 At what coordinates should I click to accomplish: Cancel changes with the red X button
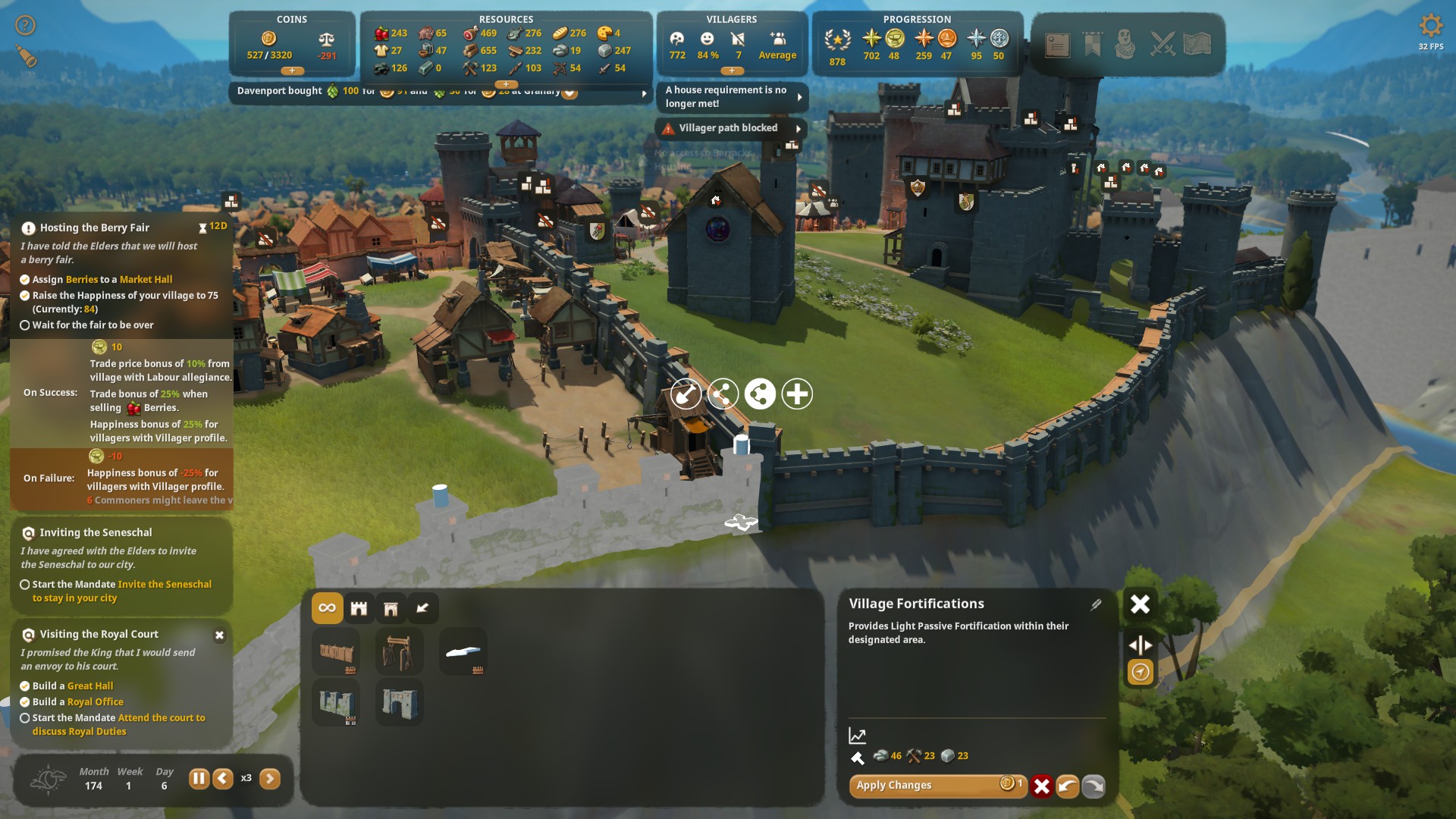(1042, 786)
